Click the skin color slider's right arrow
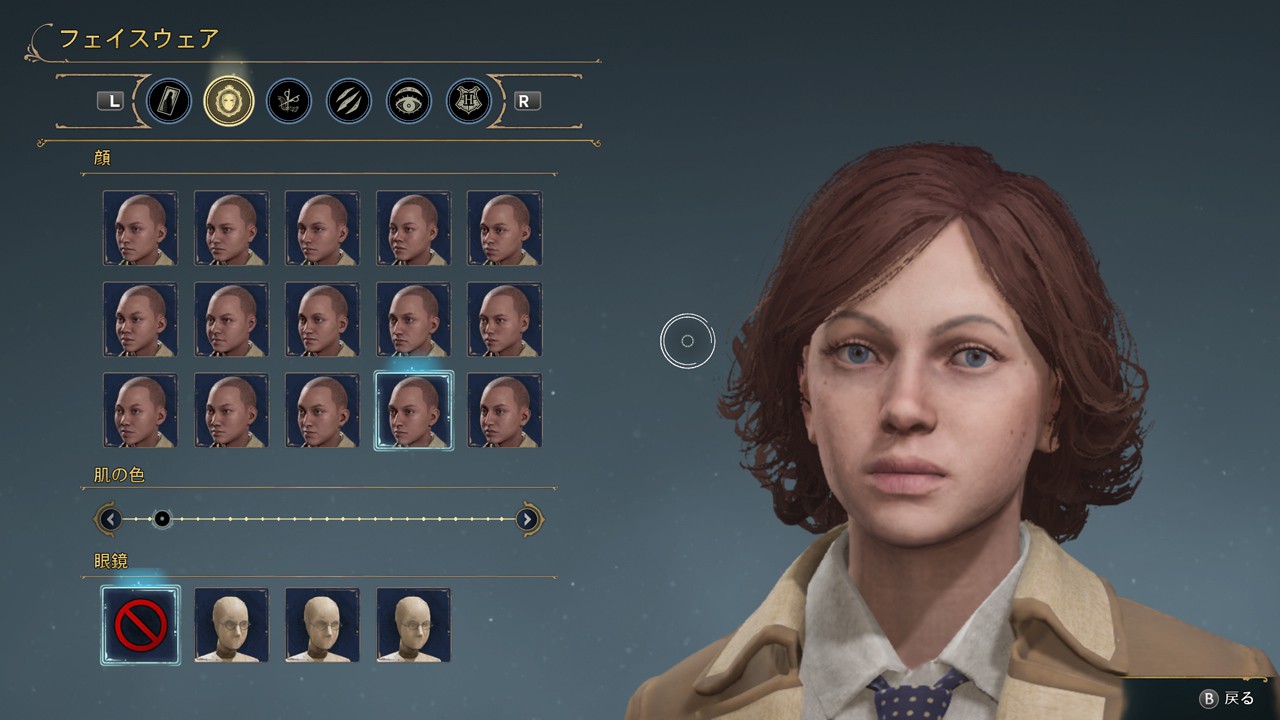Image resolution: width=1280 pixels, height=720 pixels. (x=528, y=519)
